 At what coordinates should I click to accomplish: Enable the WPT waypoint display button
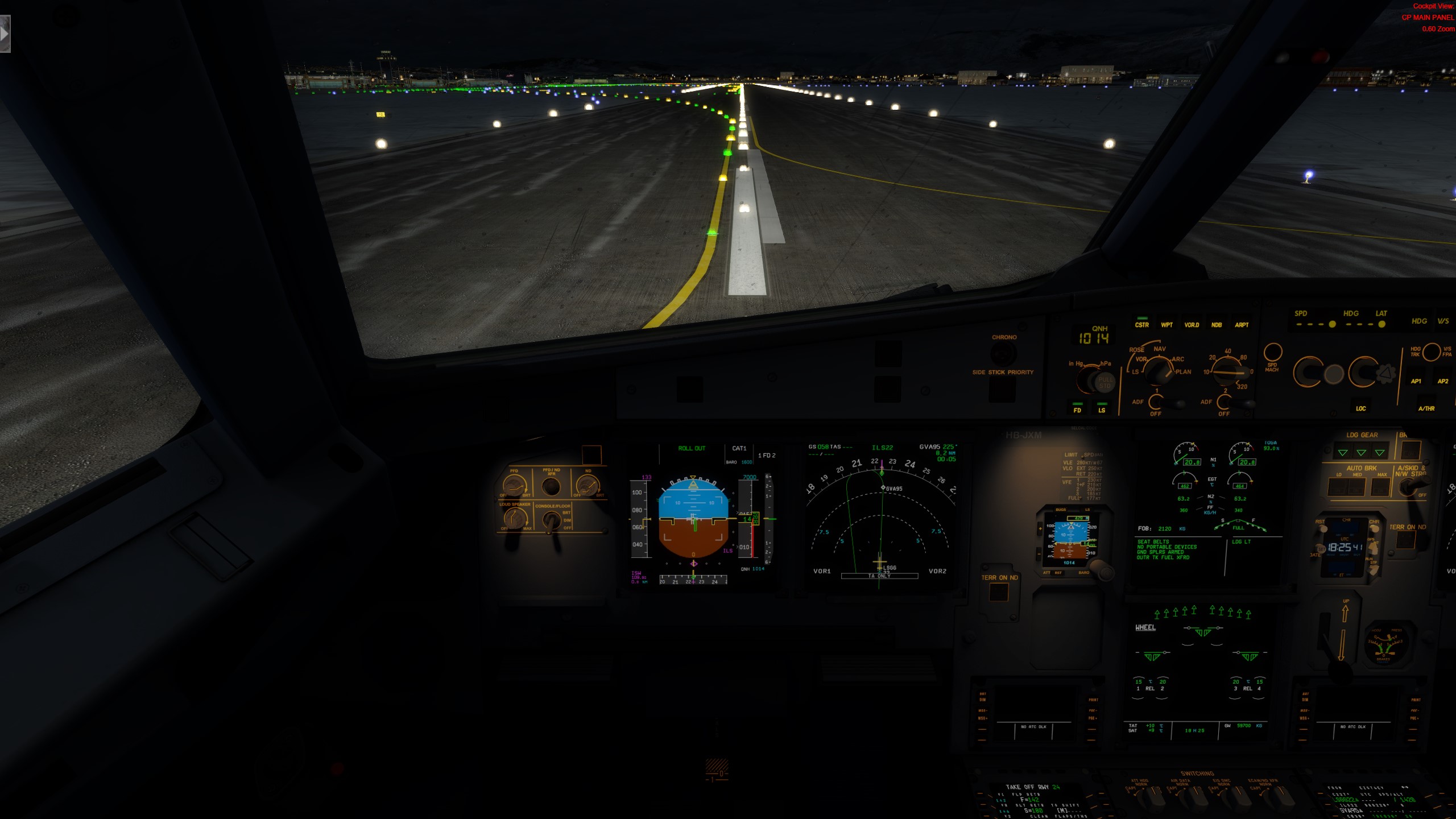click(1167, 325)
